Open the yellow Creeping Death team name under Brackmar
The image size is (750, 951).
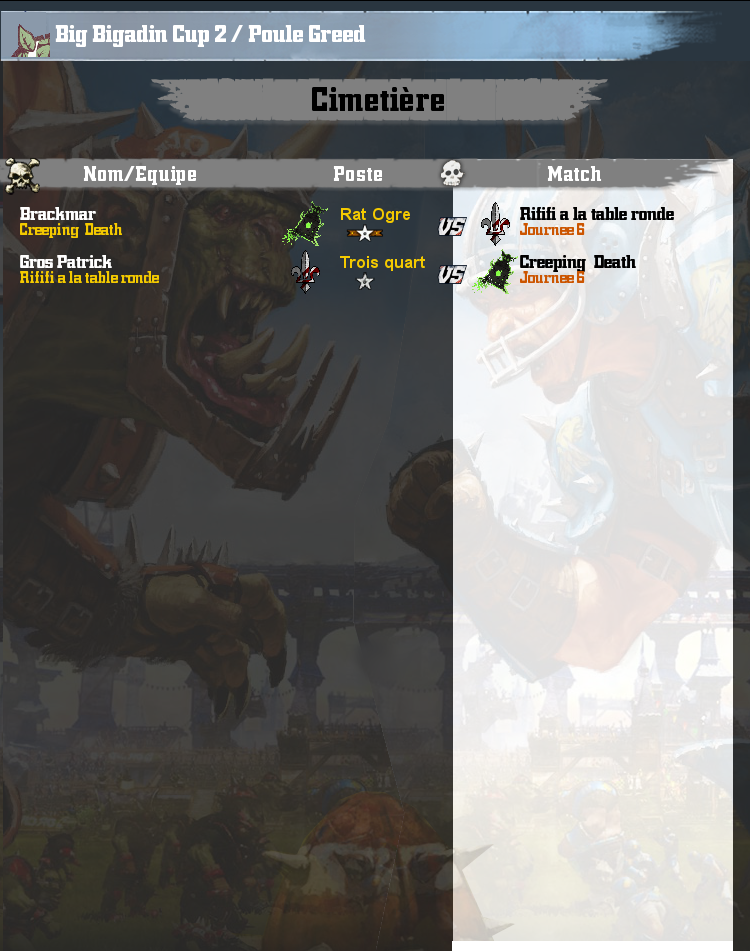point(70,230)
